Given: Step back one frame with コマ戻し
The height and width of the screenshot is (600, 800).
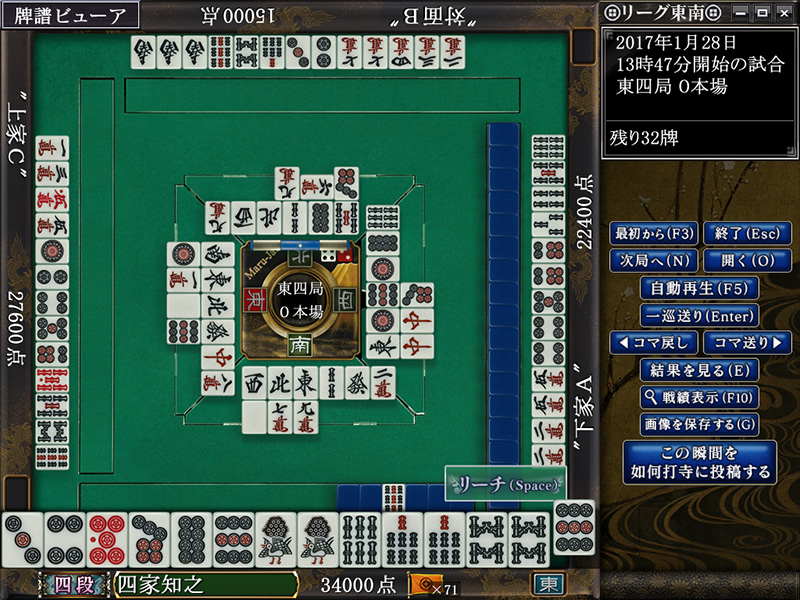Looking at the screenshot, I should click(x=653, y=342).
